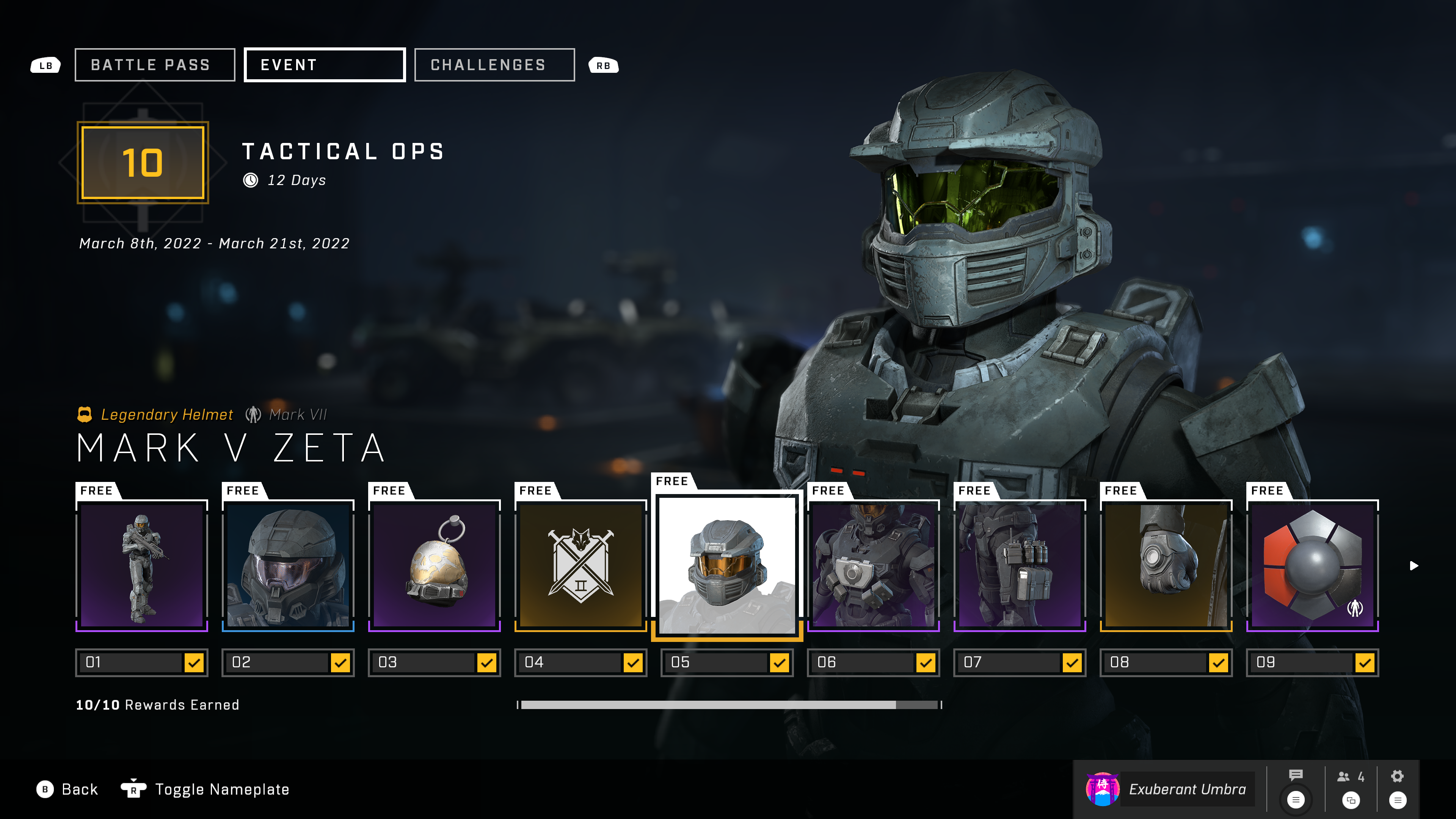Viewport: 1456px width, 819px height.
Task: Select the Event tab
Action: coord(325,65)
